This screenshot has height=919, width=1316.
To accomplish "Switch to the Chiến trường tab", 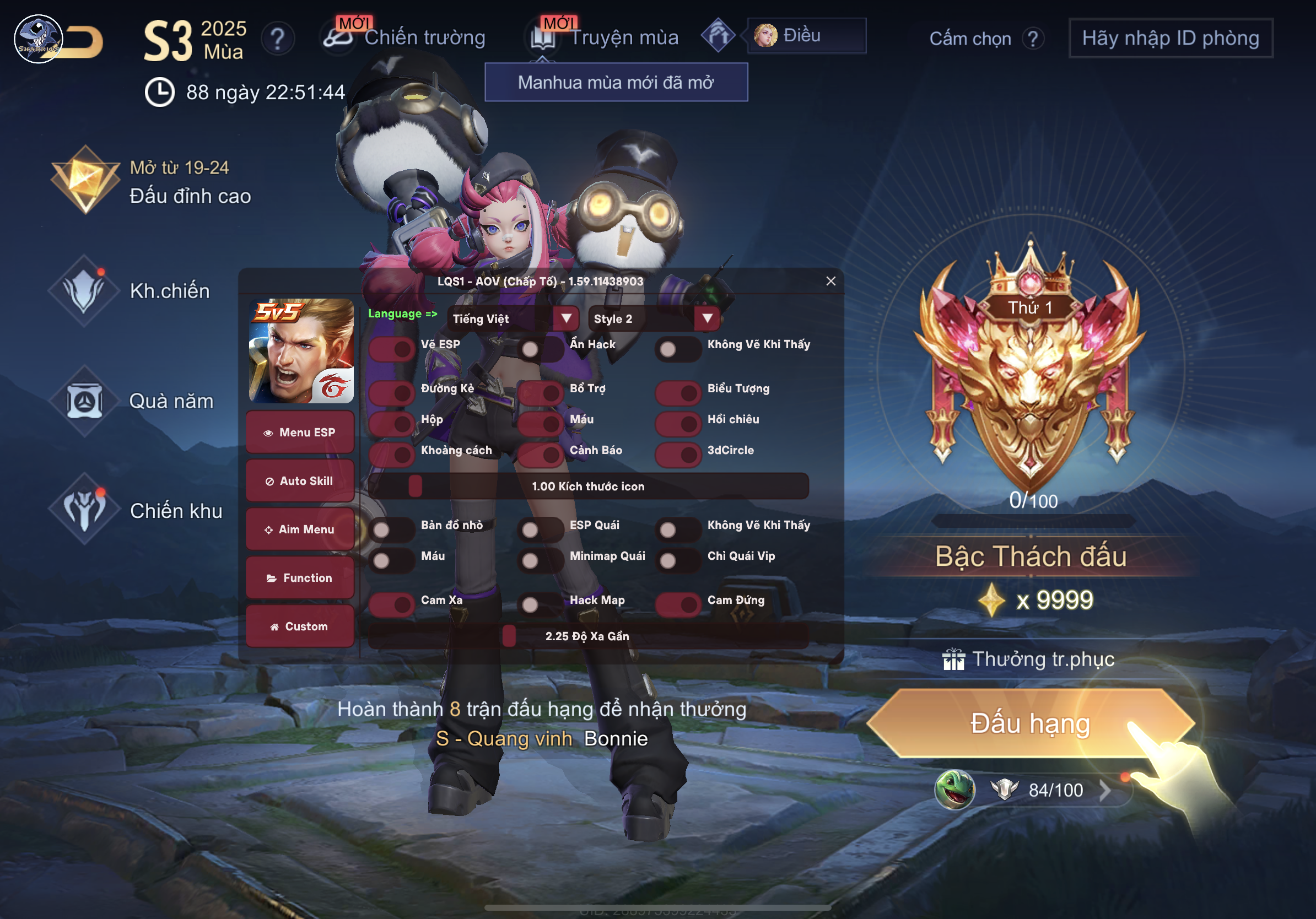I will pos(425,37).
